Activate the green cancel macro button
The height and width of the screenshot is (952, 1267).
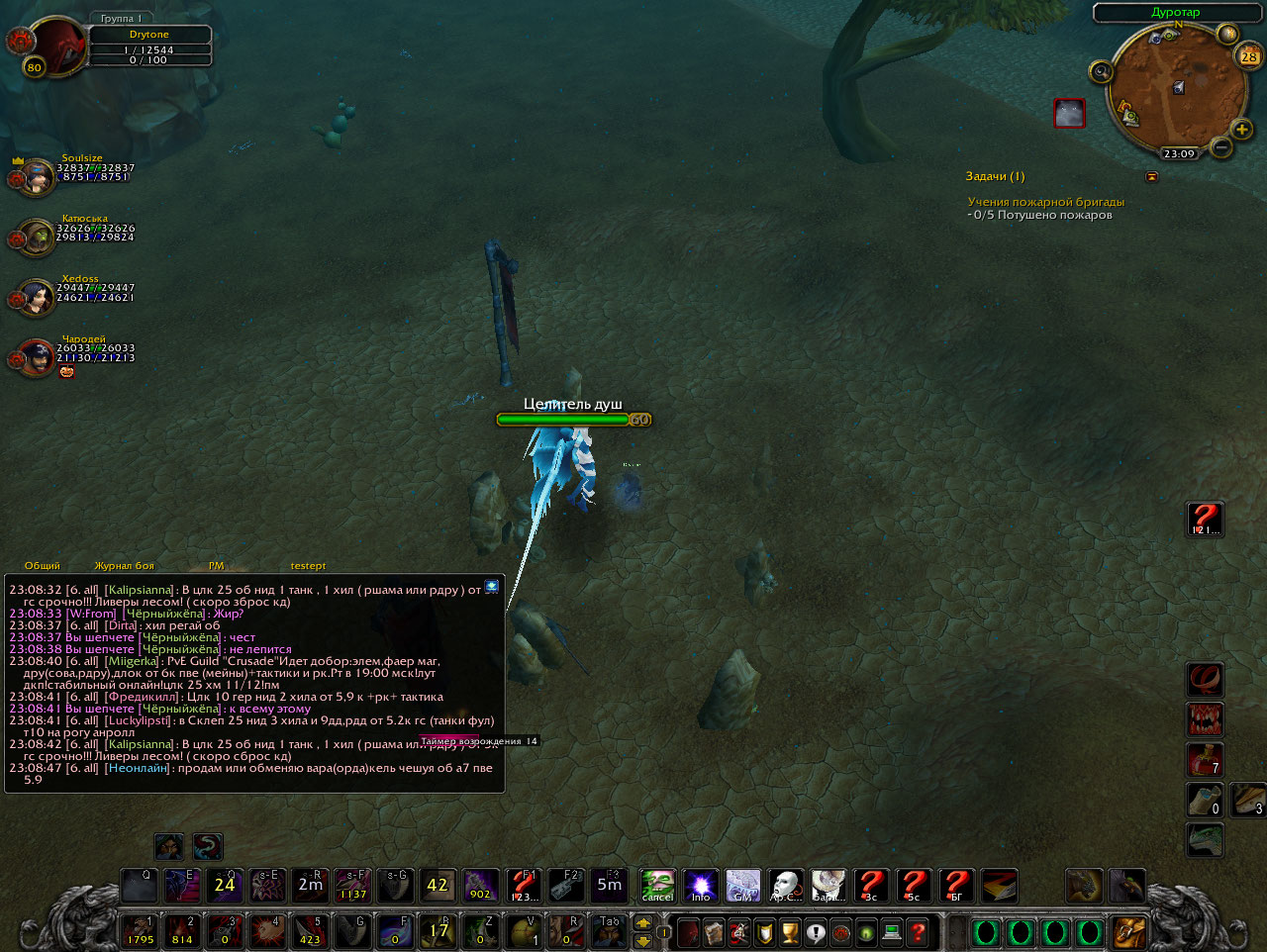tap(657, 886)
